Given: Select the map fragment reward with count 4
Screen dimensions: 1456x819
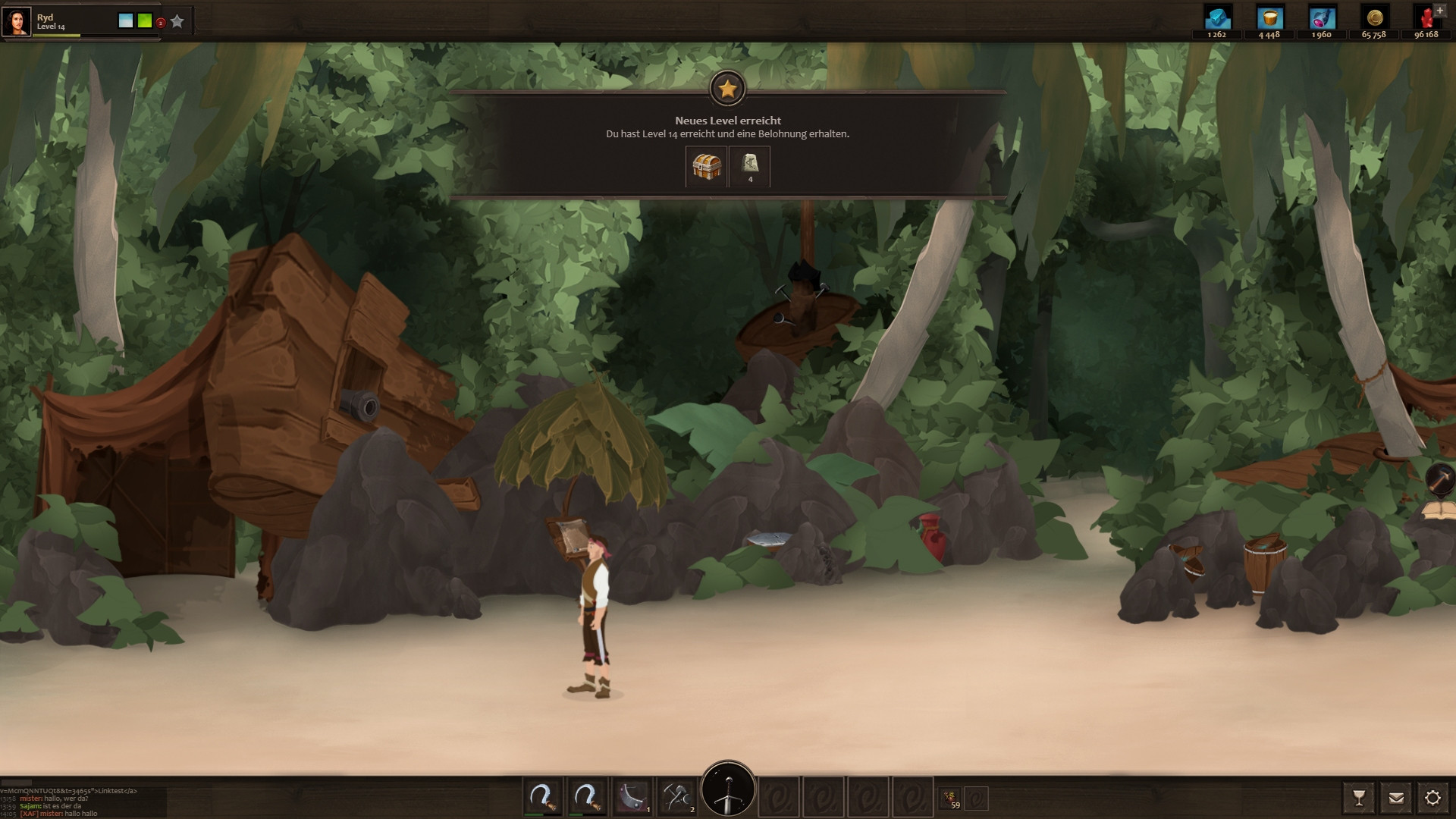Looking at the screenshot, I should (749, 166).
